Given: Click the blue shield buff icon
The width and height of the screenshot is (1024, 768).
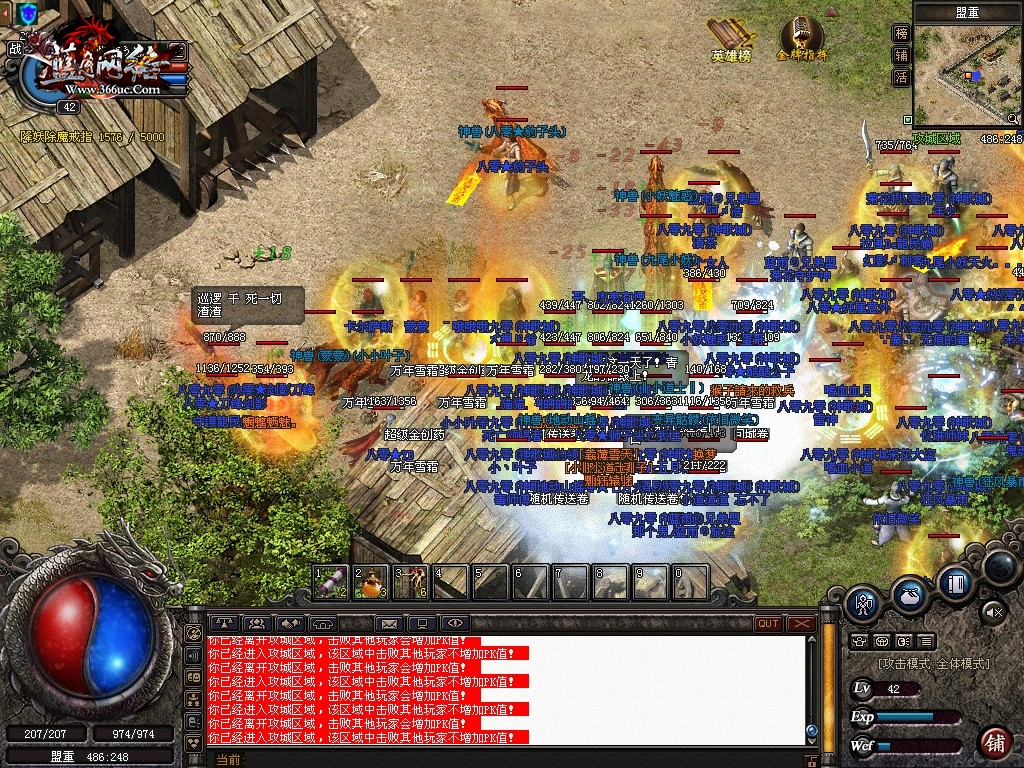Looking at the screenshot, I should 28,13.
